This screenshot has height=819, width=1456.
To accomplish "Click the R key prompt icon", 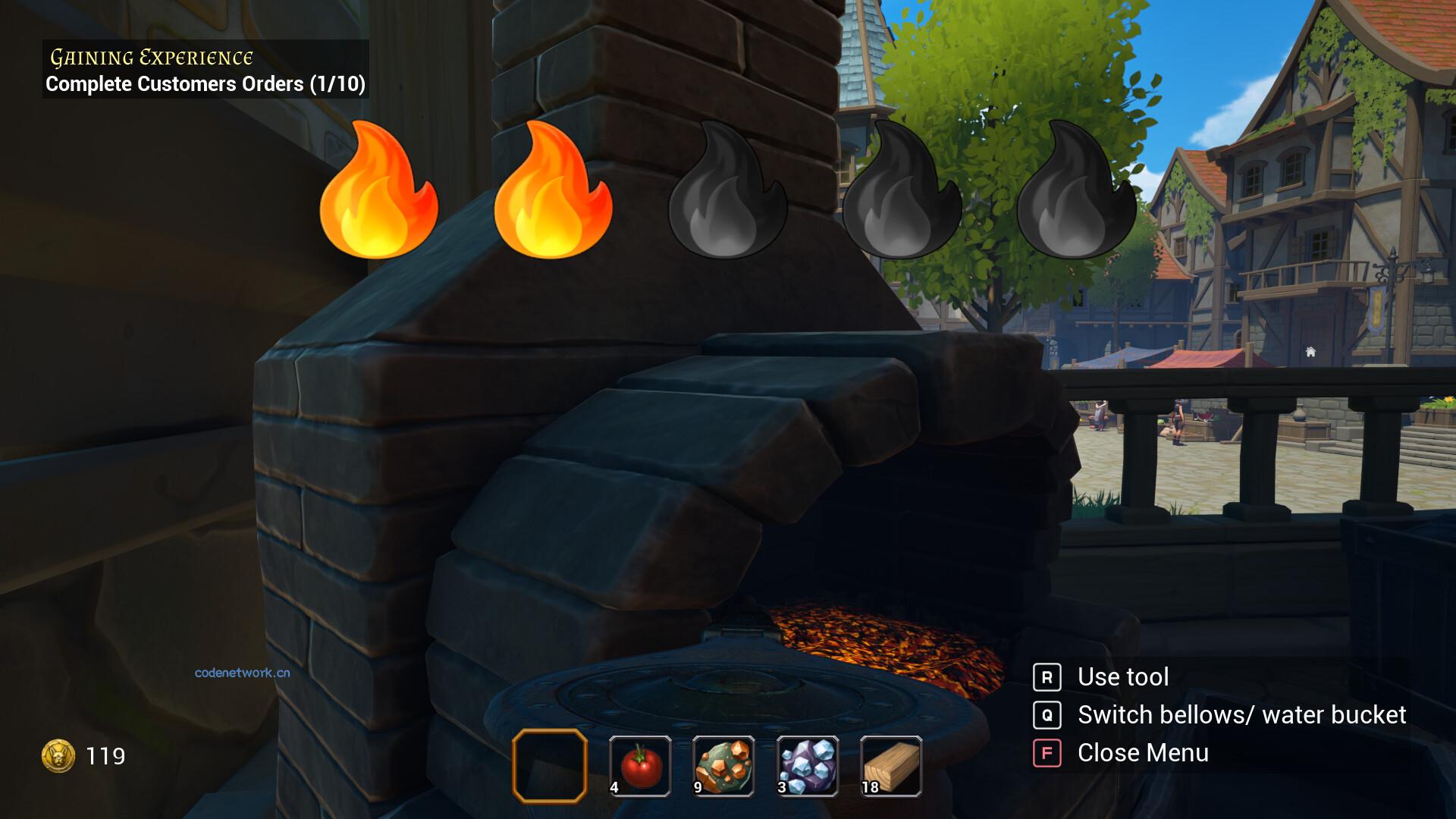I will pyautogui.click(x=1049, y=676).
